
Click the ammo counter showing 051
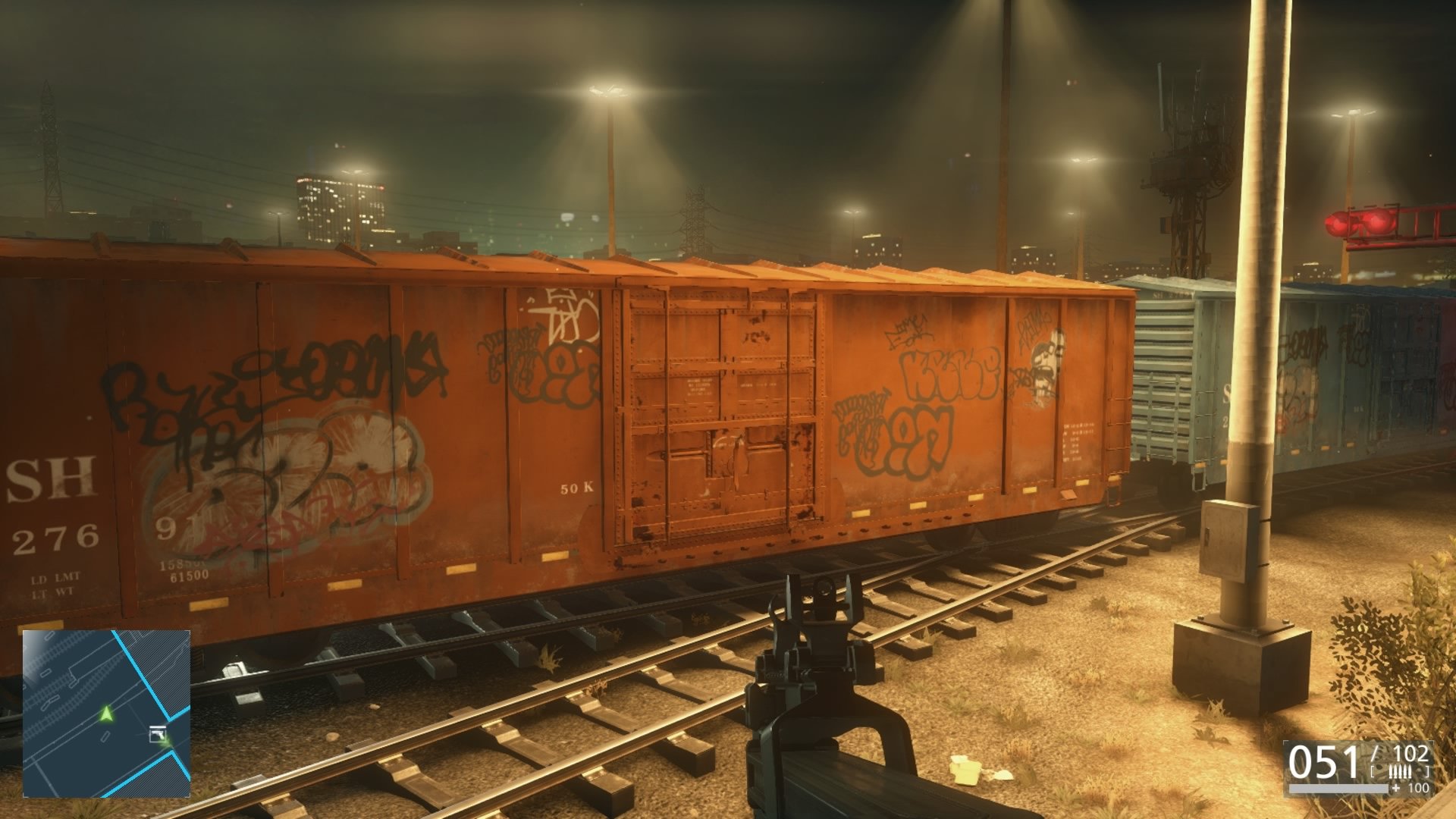tap(1323, 761)
